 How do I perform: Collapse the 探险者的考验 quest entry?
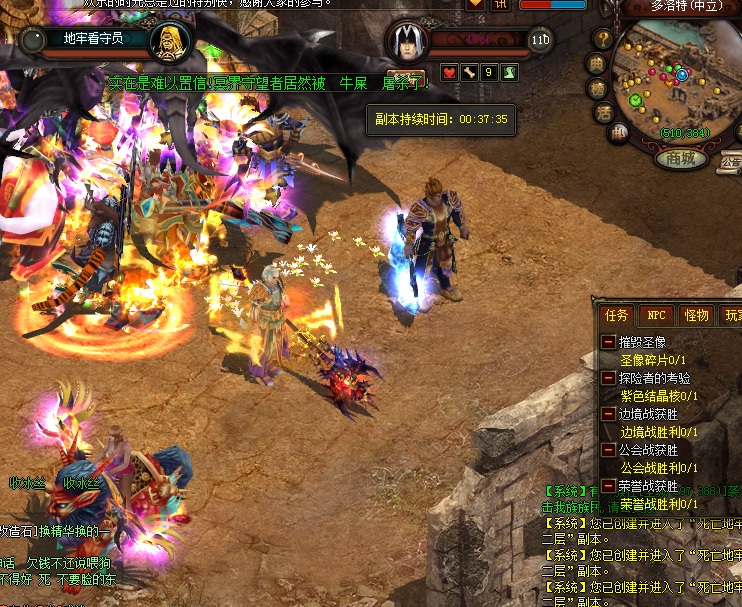[x=608, y=378]
